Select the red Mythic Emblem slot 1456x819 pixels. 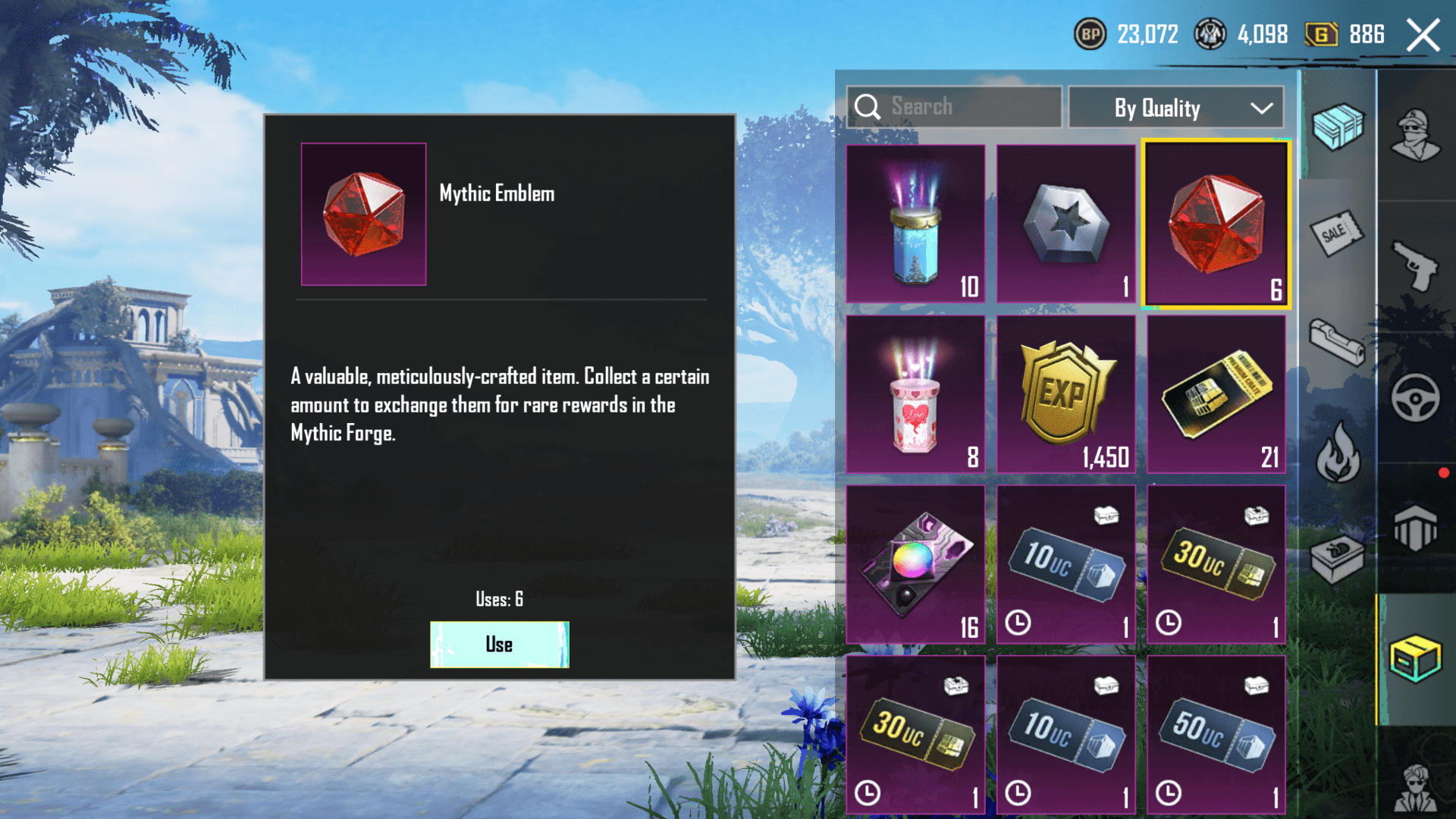coord(1216,224)
